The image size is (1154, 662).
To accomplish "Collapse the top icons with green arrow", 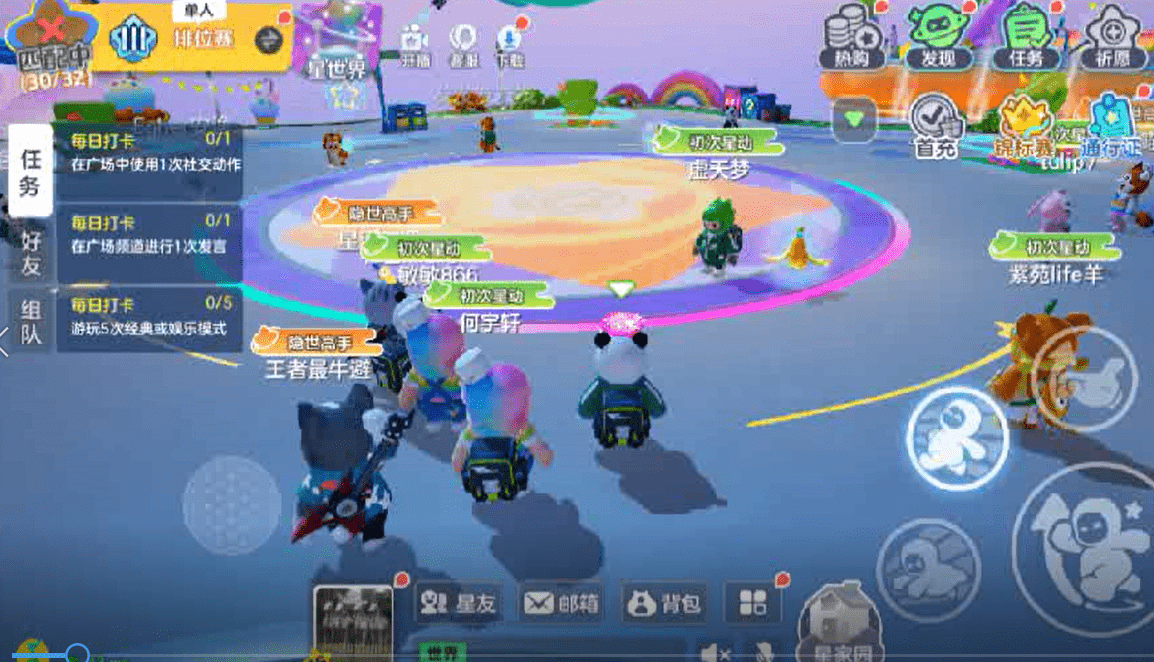I will [x=854, y=119].
